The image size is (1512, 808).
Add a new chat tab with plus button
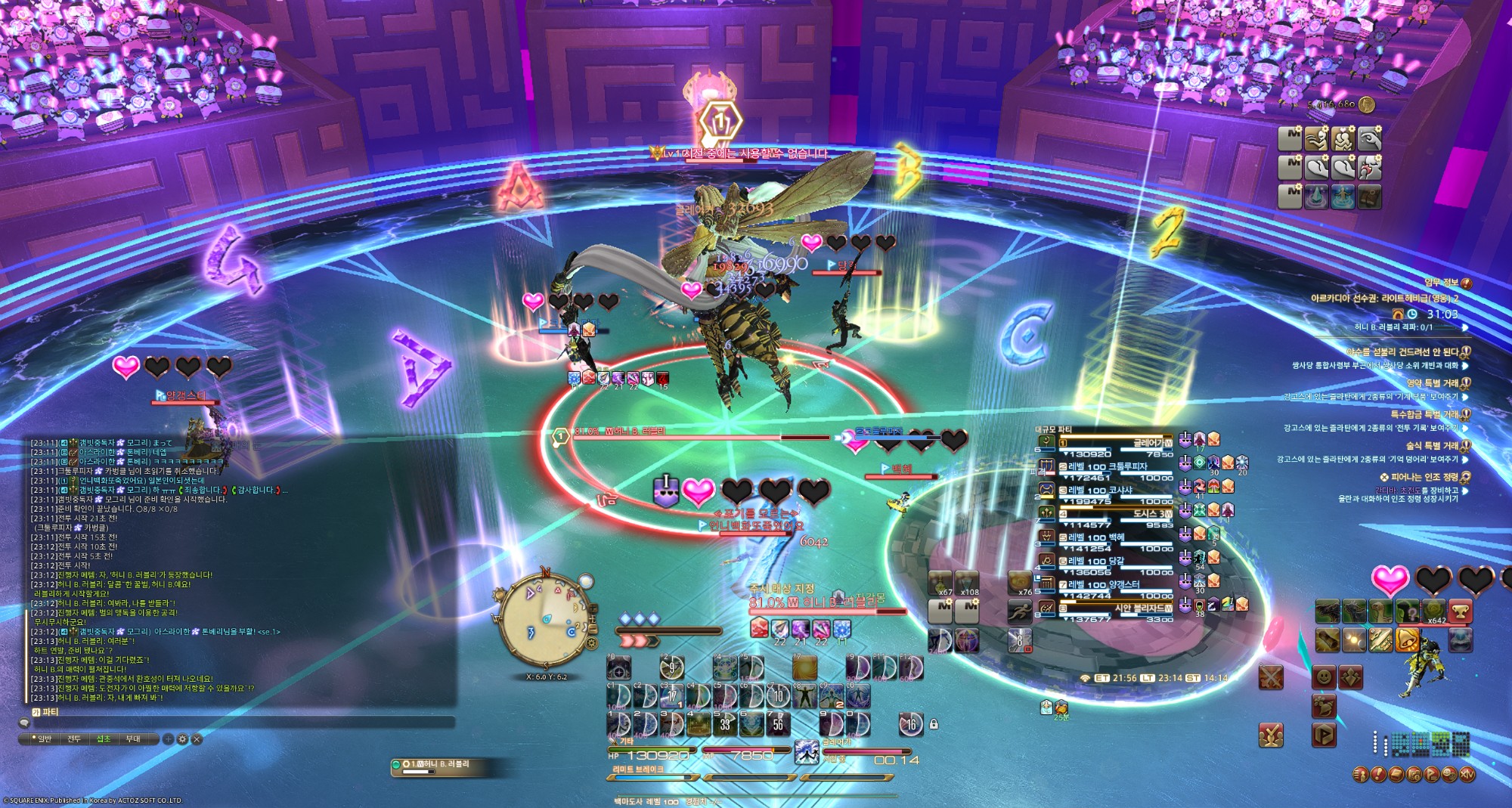coord(168,739)
